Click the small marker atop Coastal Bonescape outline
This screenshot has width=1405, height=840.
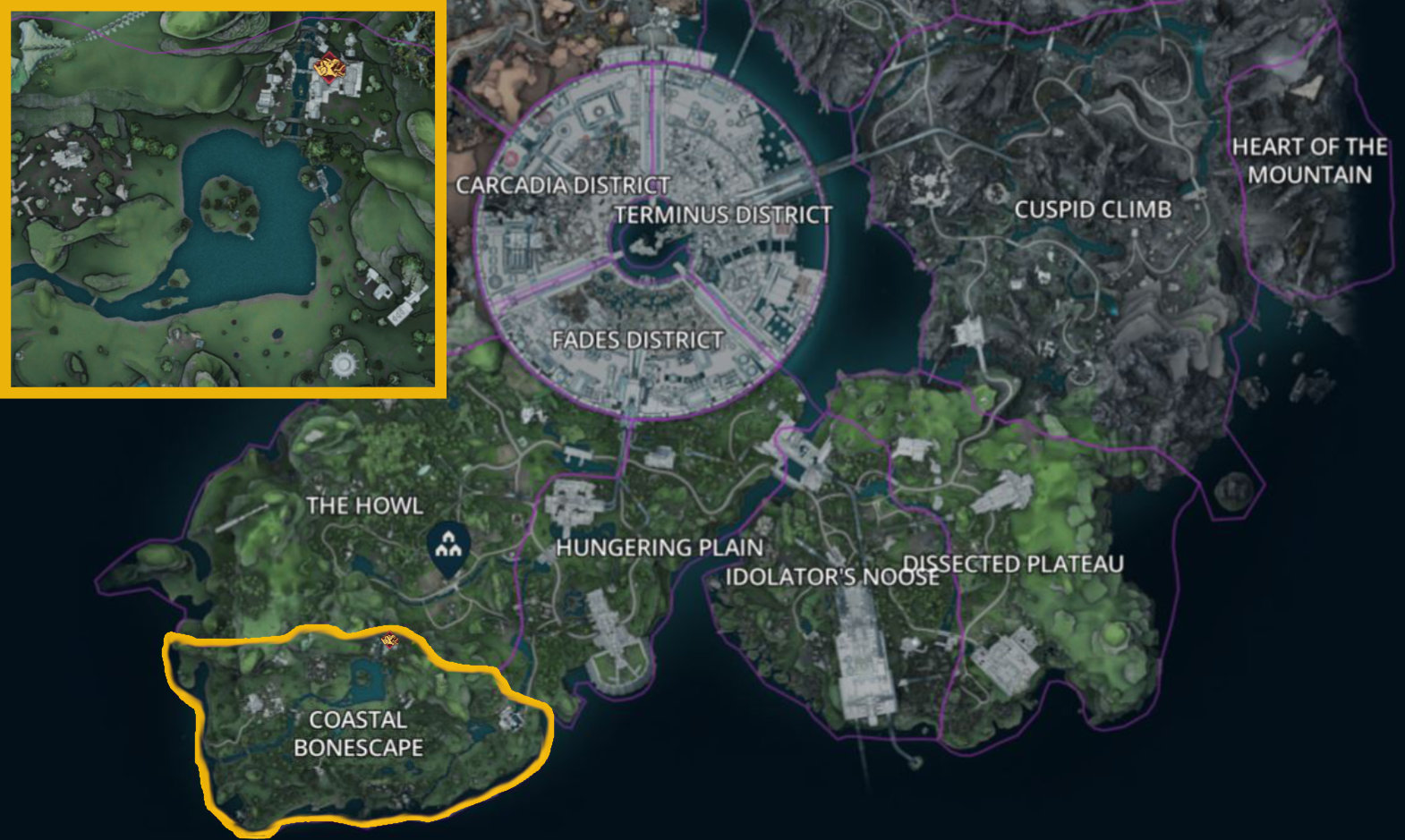click(389, 640)
